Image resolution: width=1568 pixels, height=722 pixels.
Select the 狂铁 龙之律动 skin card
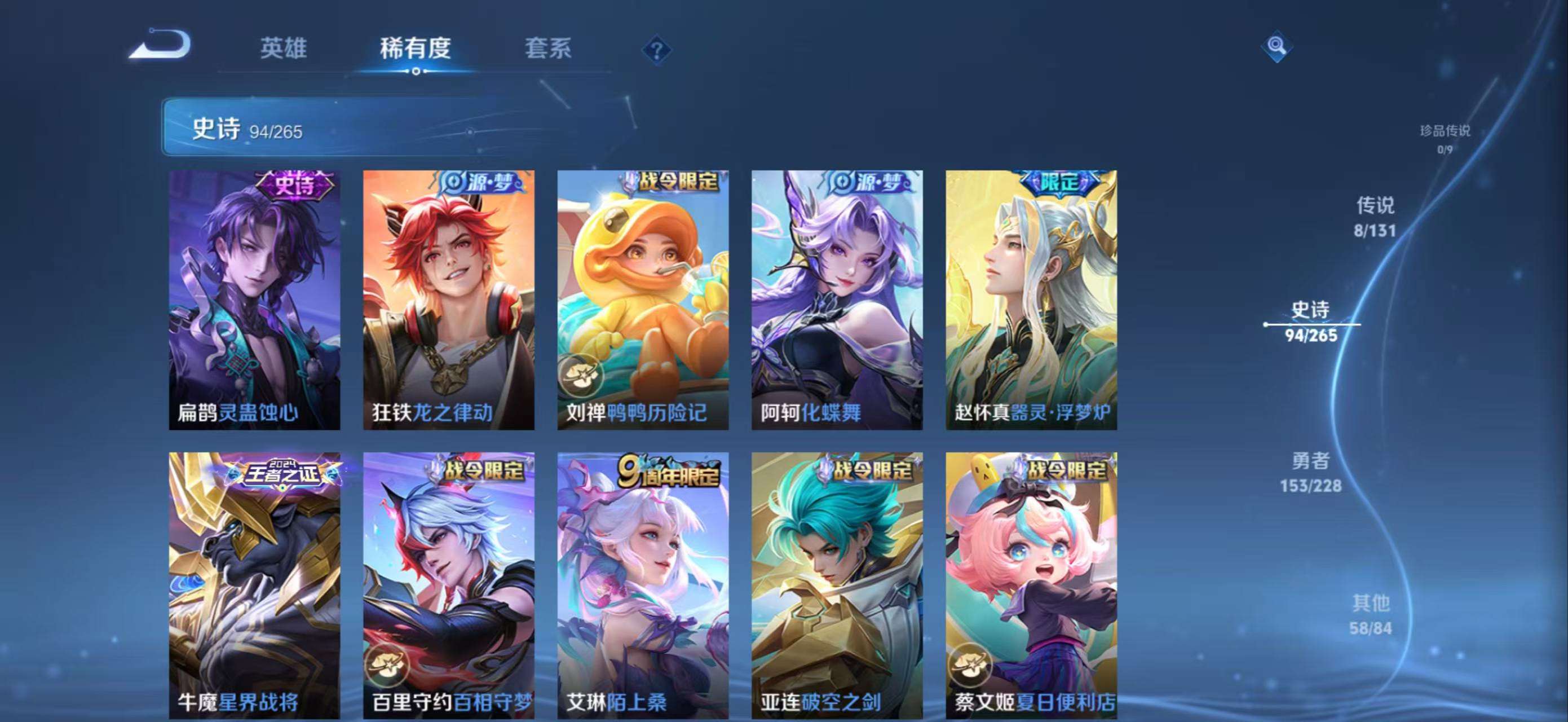(x=449, y=300)
